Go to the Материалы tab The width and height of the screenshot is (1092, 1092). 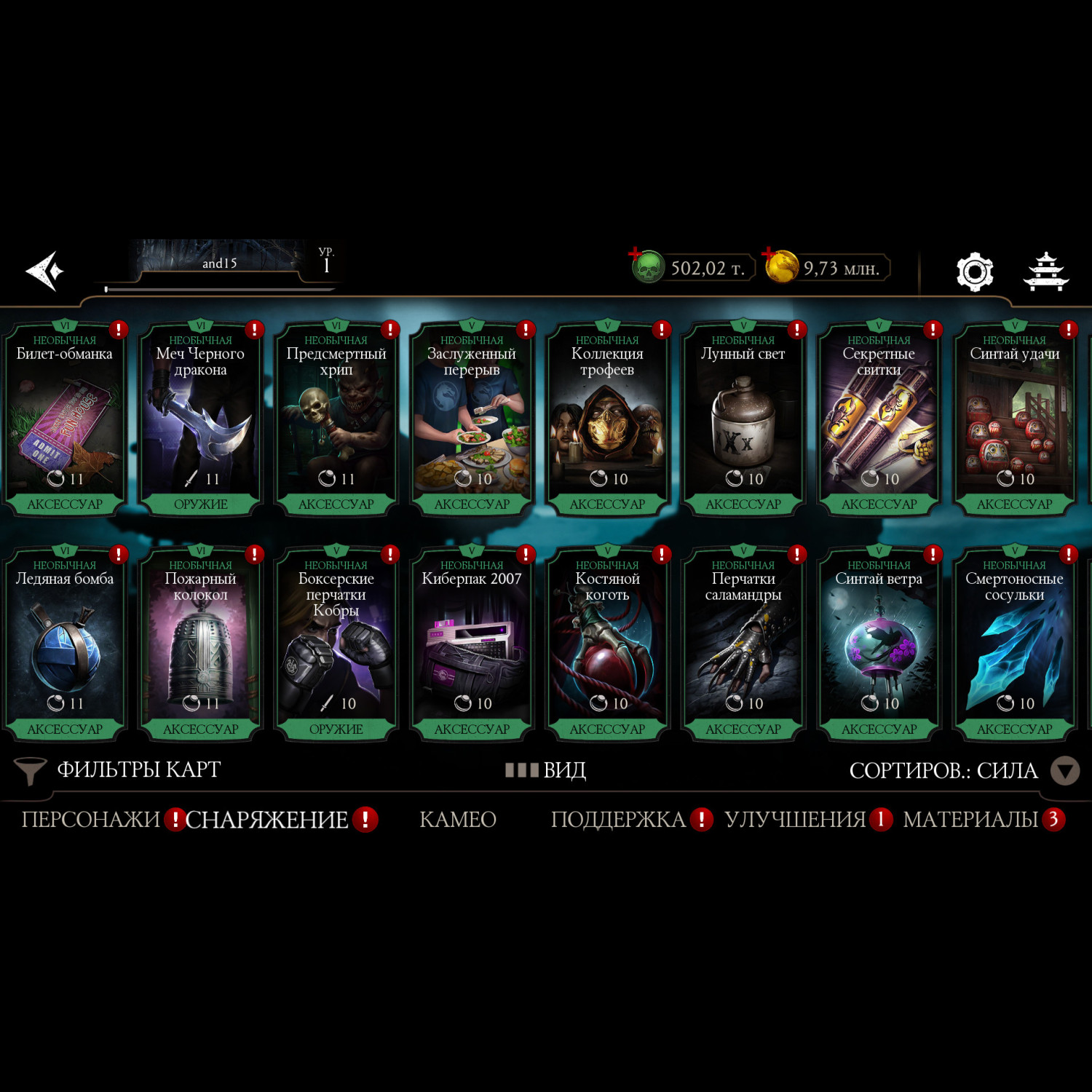point(970,820)
